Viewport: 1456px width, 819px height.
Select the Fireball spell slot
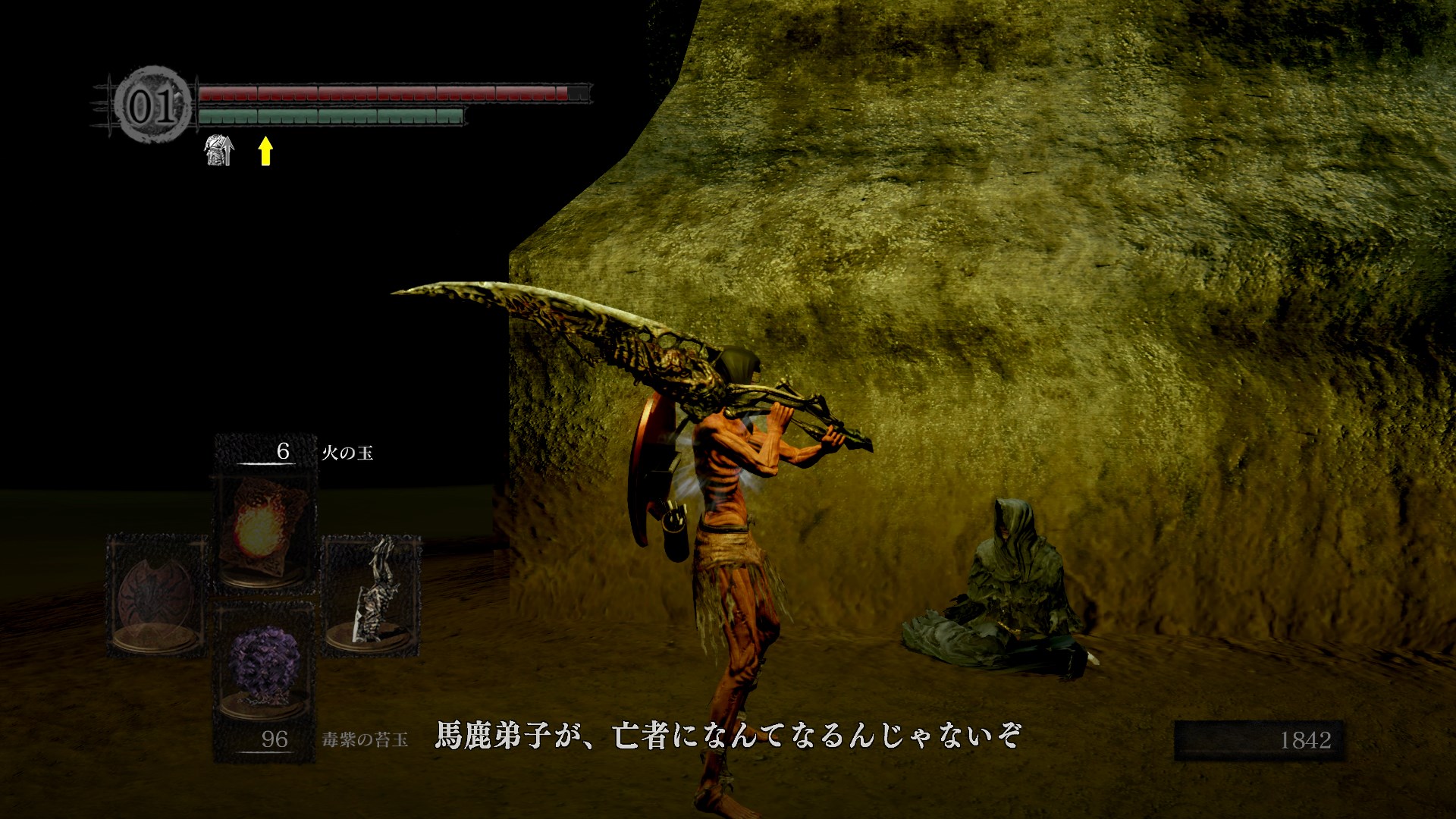coord(263,532)
